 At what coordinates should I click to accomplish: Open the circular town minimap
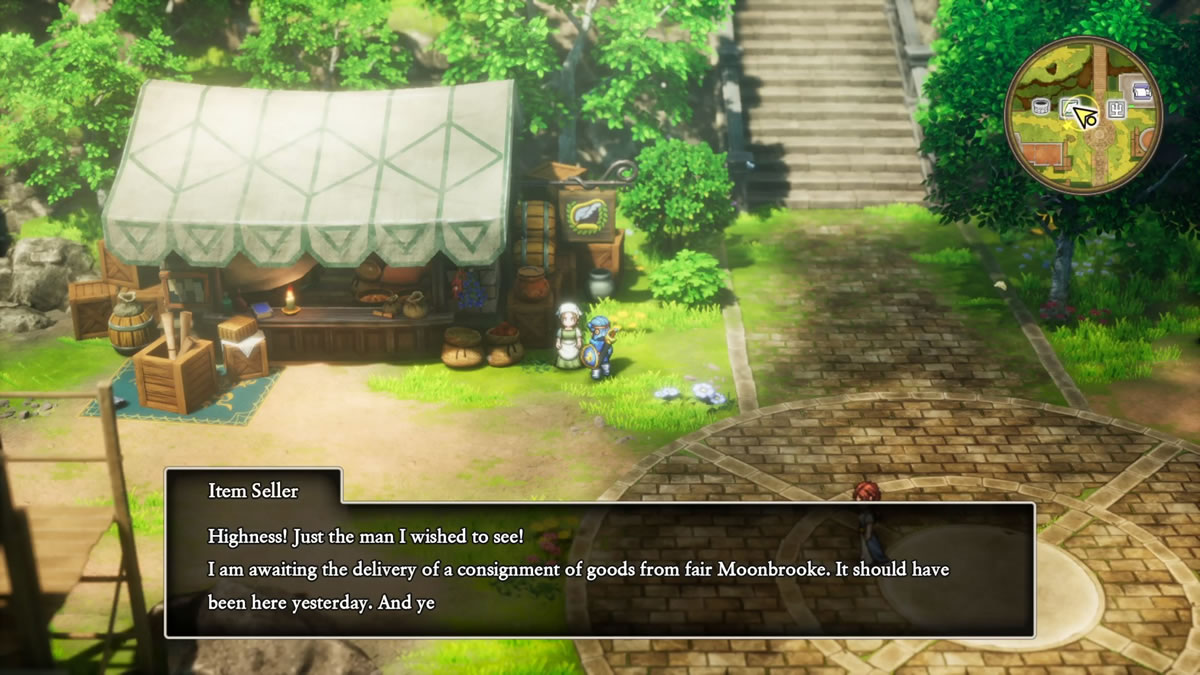[1083, 115]
